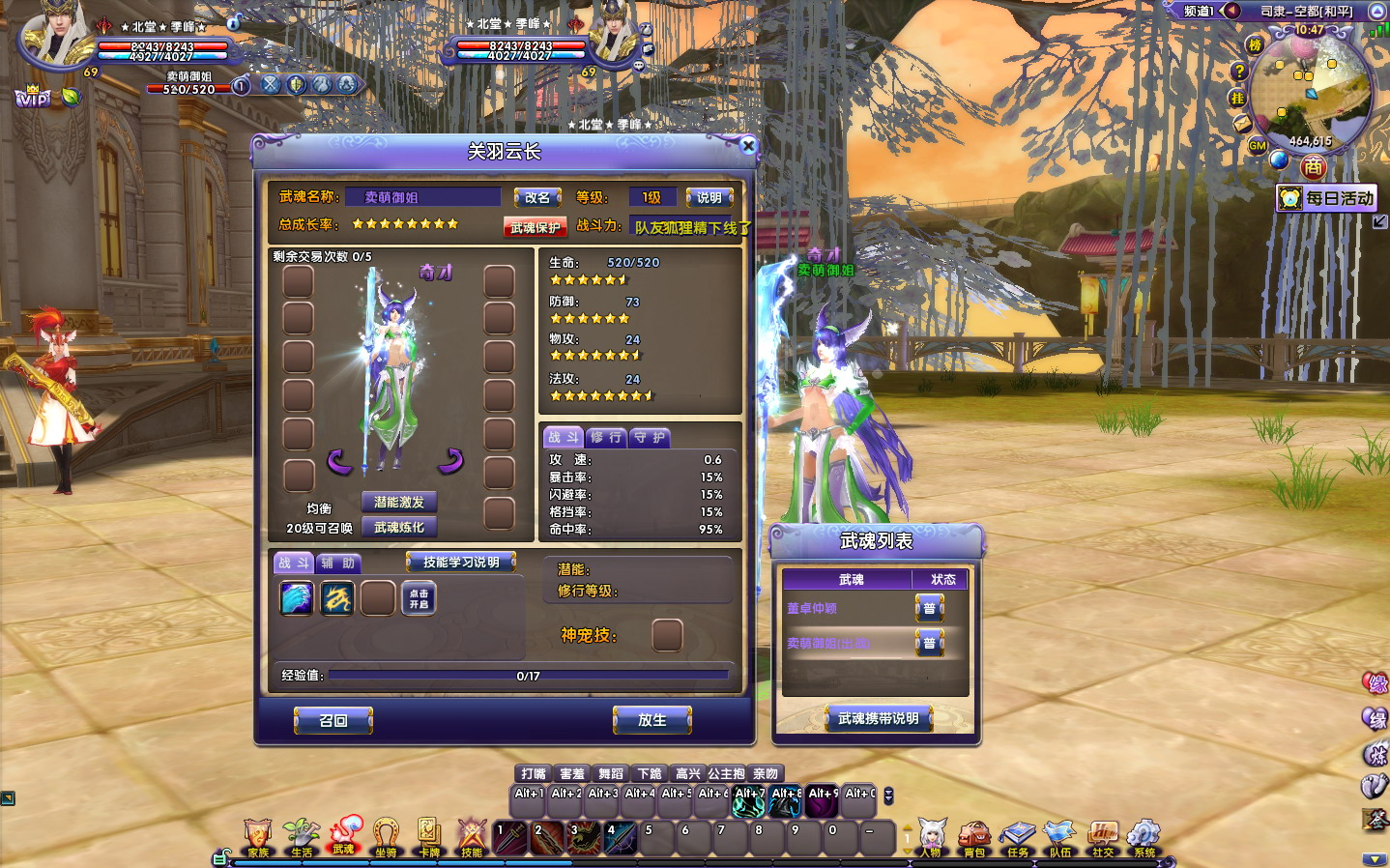This screenshot has height=868, width=1390.
Task: Click the 潜能激发 button
Action: tap(398, 502)
